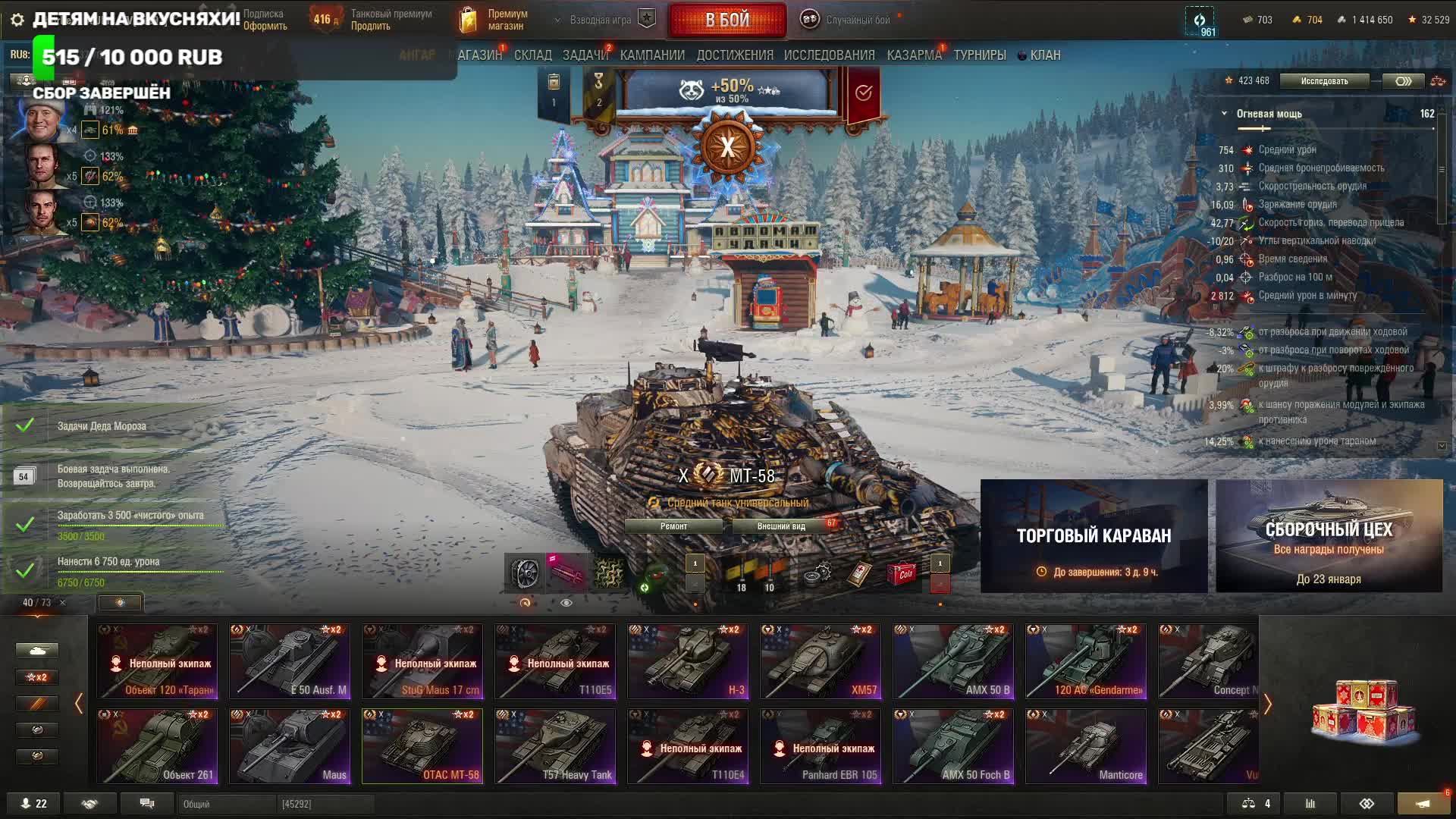The image size is (1456, 819).
Task: Select the Maus tank in carousel
Action: (290, 746)
